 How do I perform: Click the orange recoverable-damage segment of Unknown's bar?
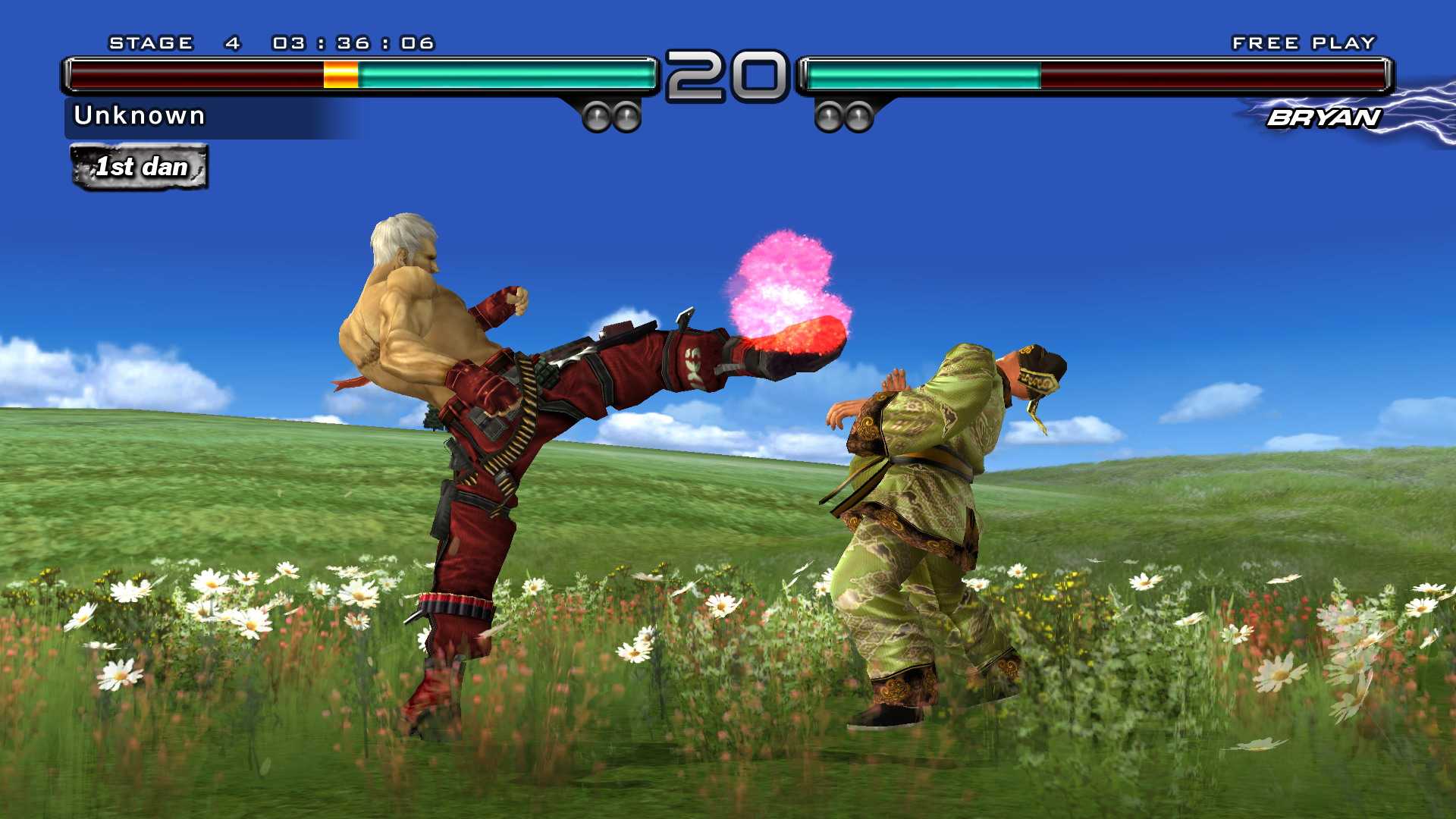[x=340, y=74]
